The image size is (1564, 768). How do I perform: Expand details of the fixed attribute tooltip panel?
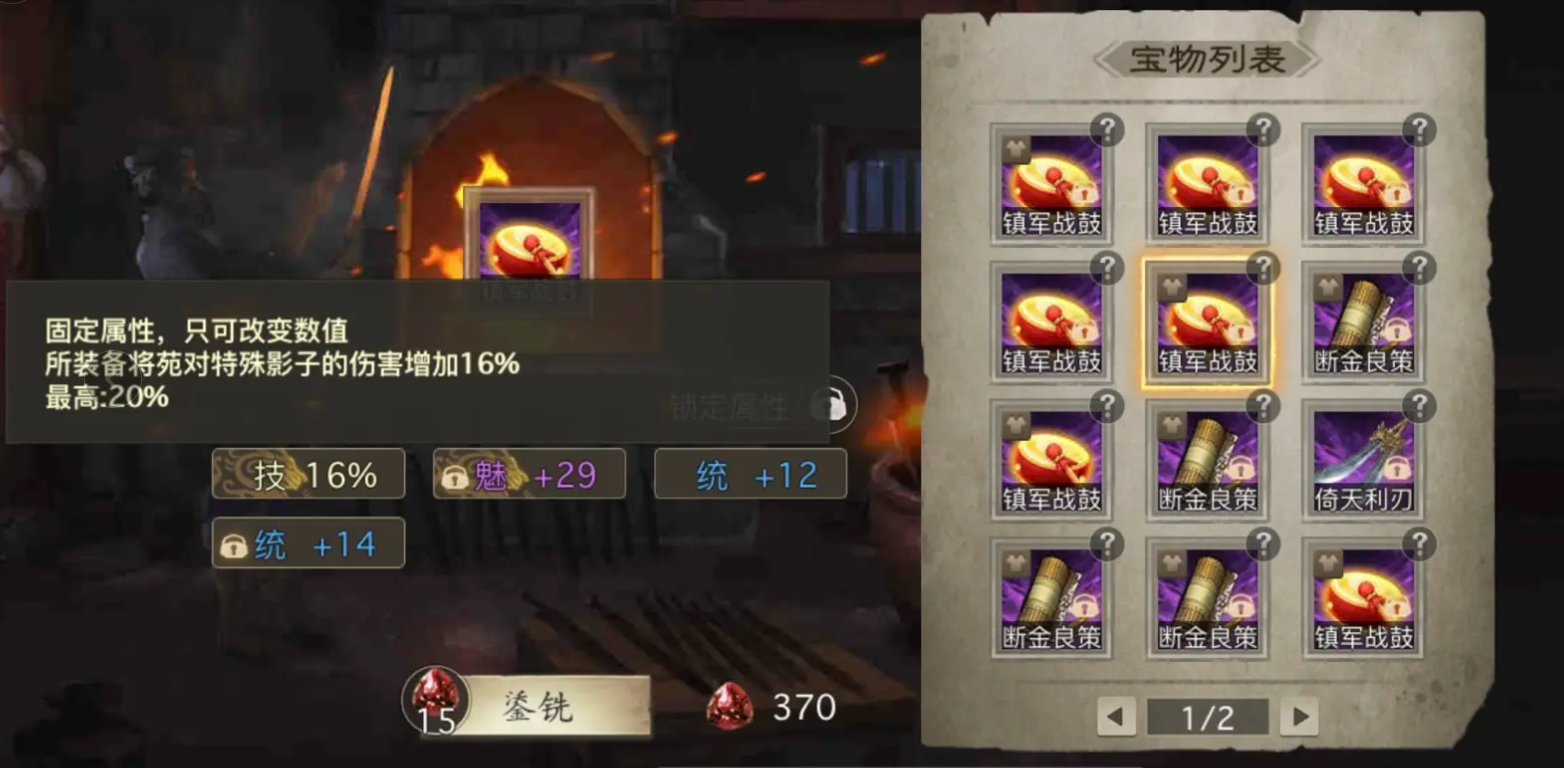pyautogui.click(x=420, y=365)
